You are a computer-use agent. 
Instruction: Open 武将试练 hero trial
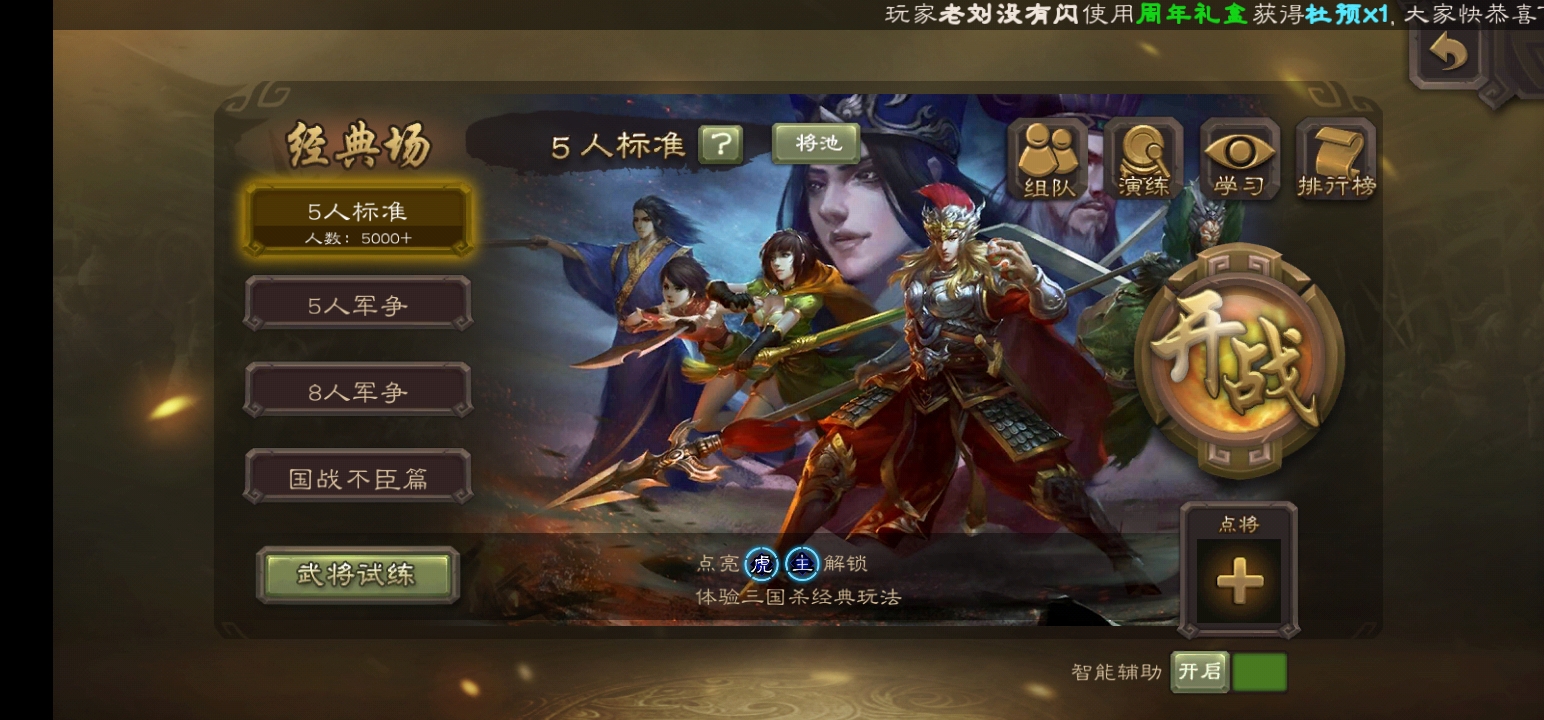357,575
